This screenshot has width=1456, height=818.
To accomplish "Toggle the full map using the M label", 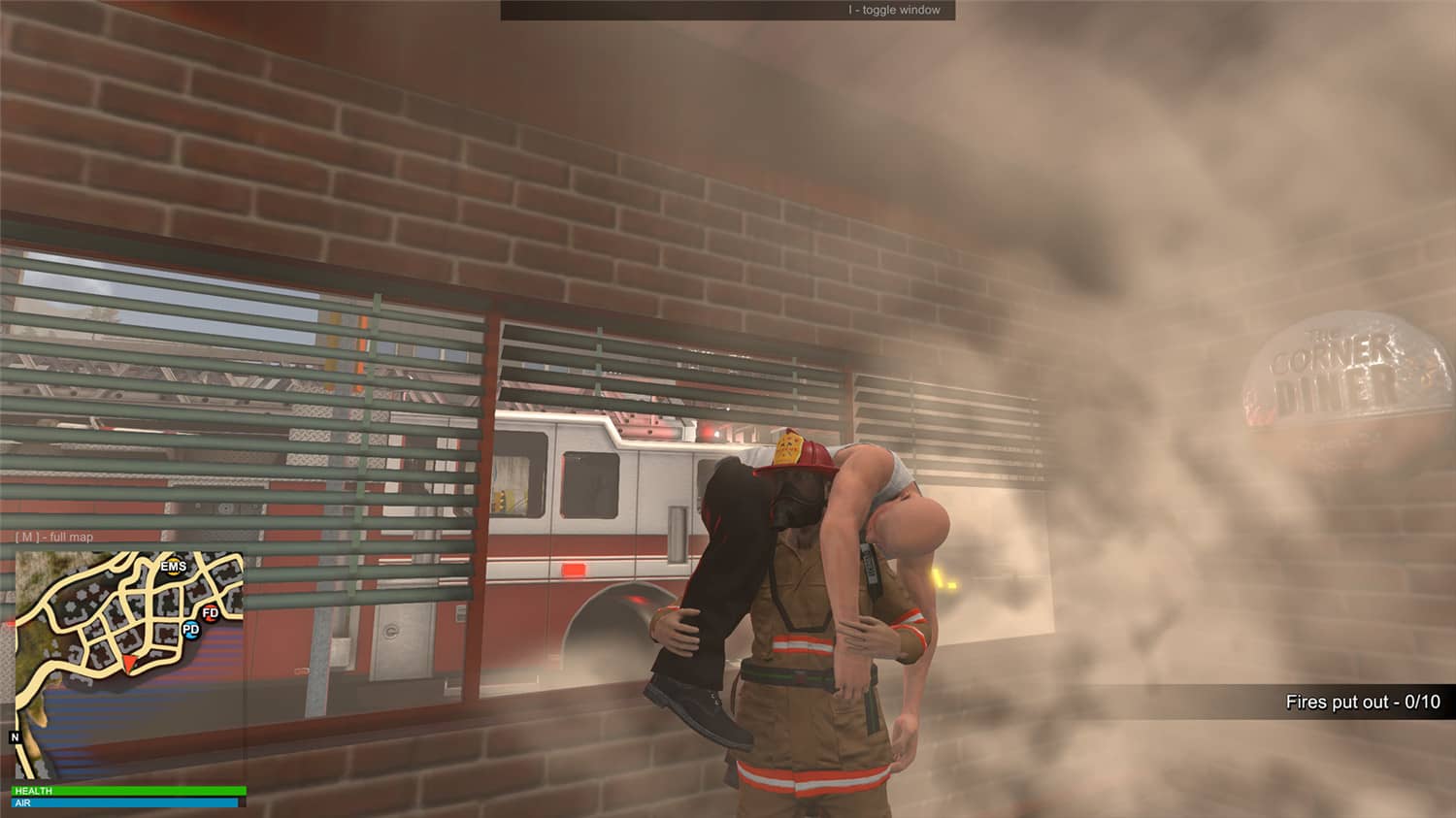I will pos(30,535).
